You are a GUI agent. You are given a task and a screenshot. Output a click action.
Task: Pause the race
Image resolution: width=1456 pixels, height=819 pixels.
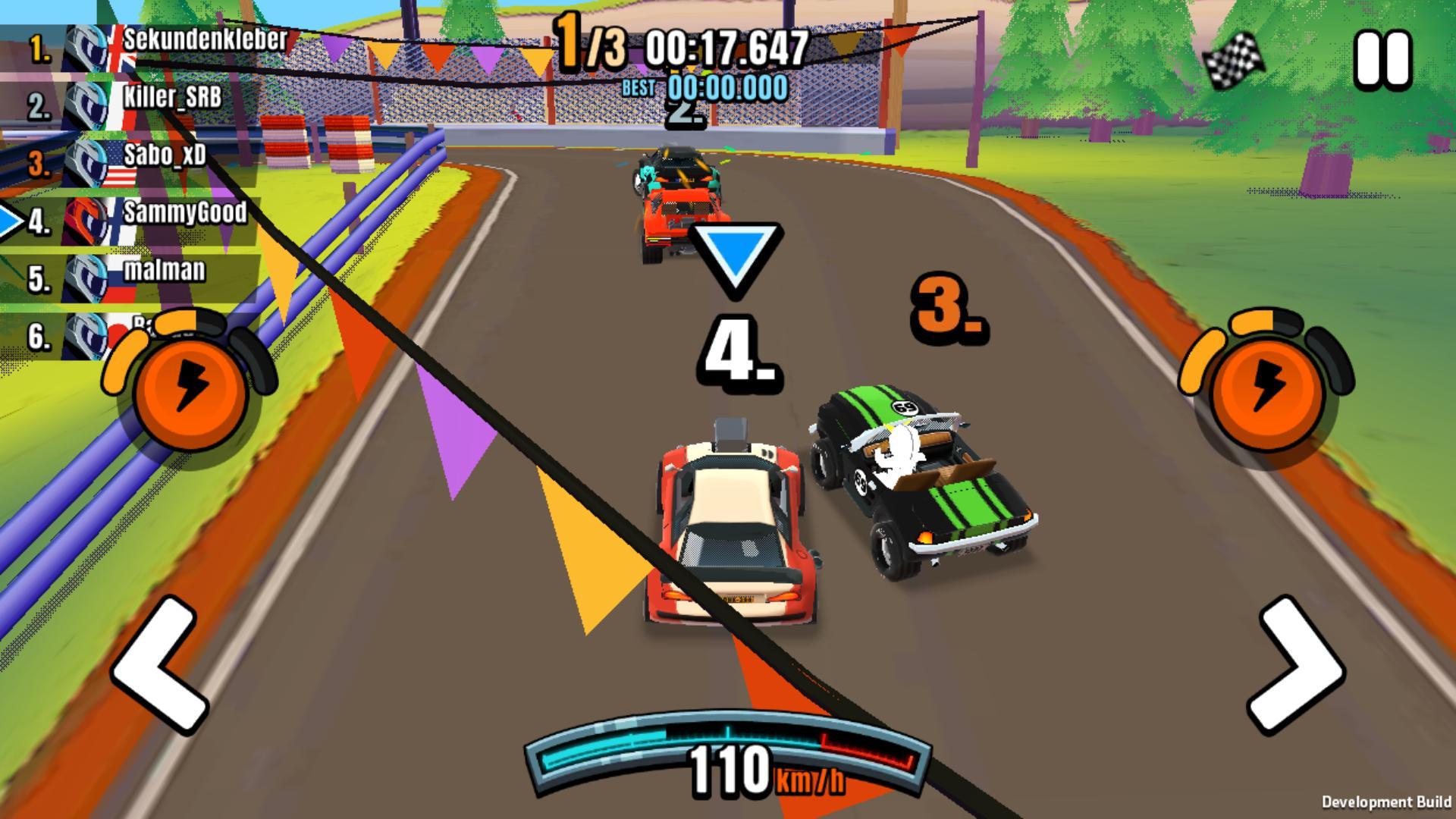[1383, 58]
